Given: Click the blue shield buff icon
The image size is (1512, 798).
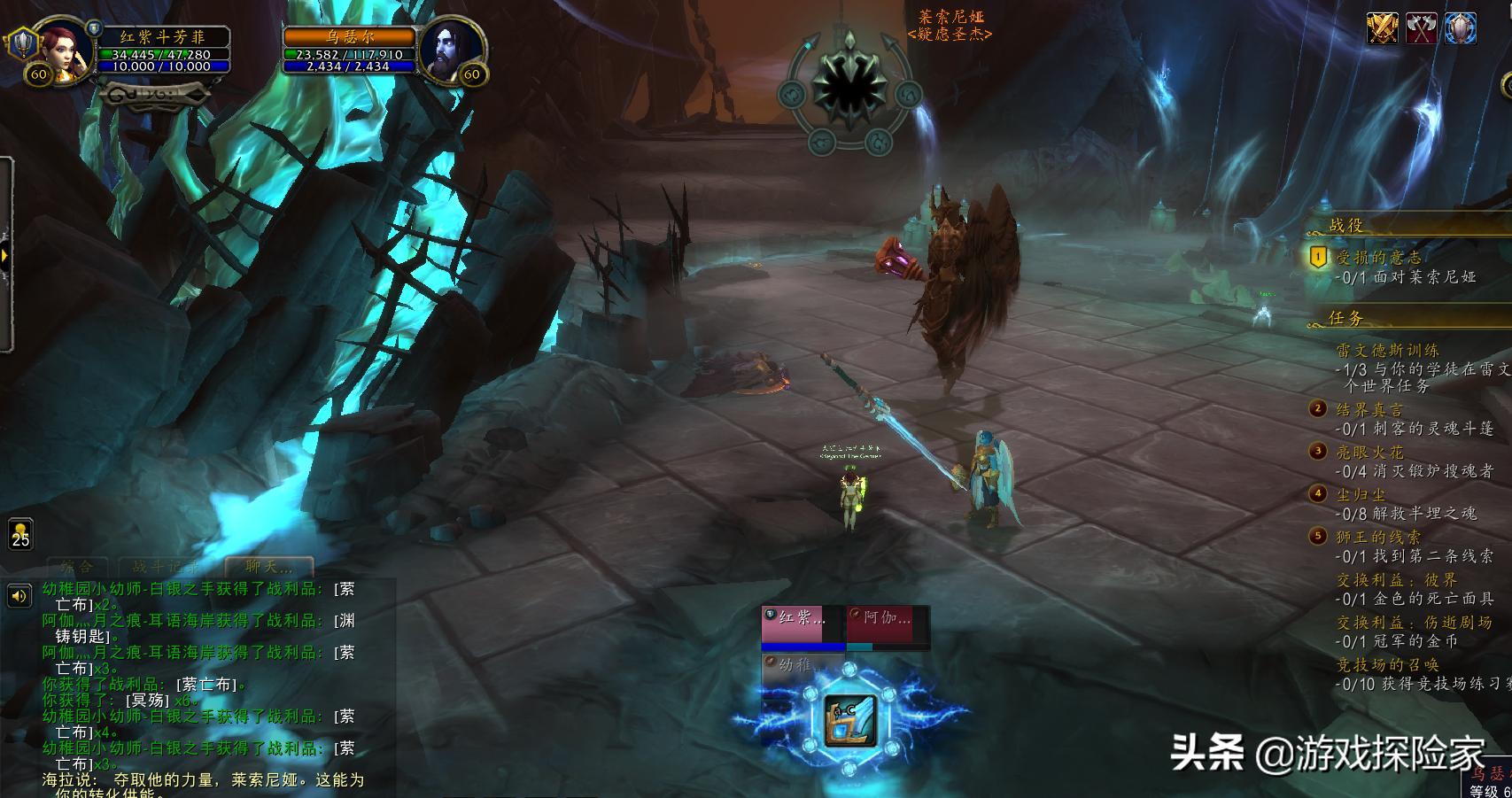Looking at the screenshot, I should click(x=1462, y=28).
